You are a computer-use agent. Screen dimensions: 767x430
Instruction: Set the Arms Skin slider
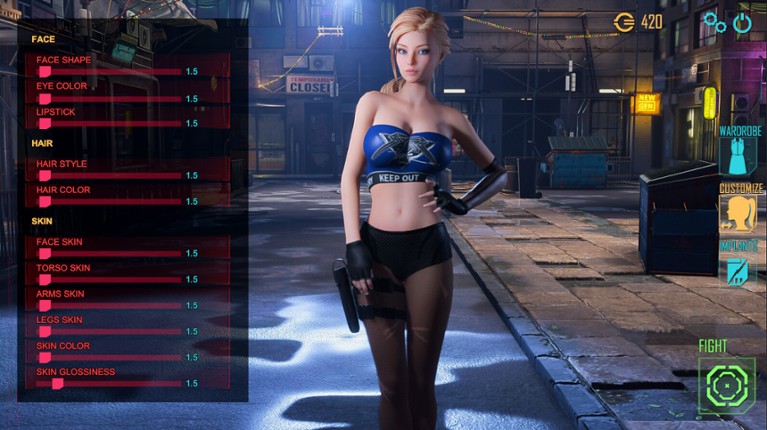pyautogui.click(x=110, y=306)
